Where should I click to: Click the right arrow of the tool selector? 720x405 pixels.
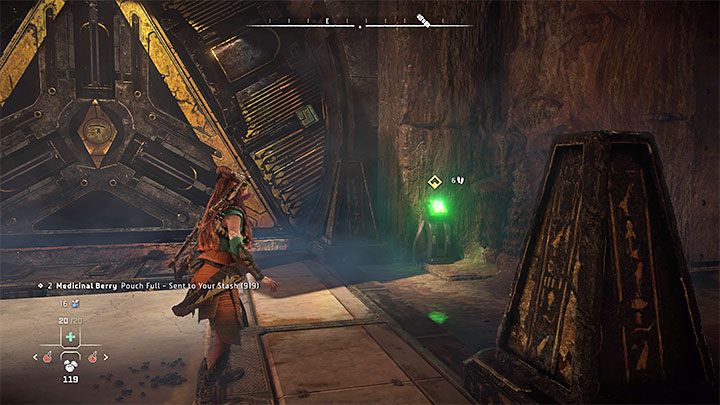[x=105, y=357]
